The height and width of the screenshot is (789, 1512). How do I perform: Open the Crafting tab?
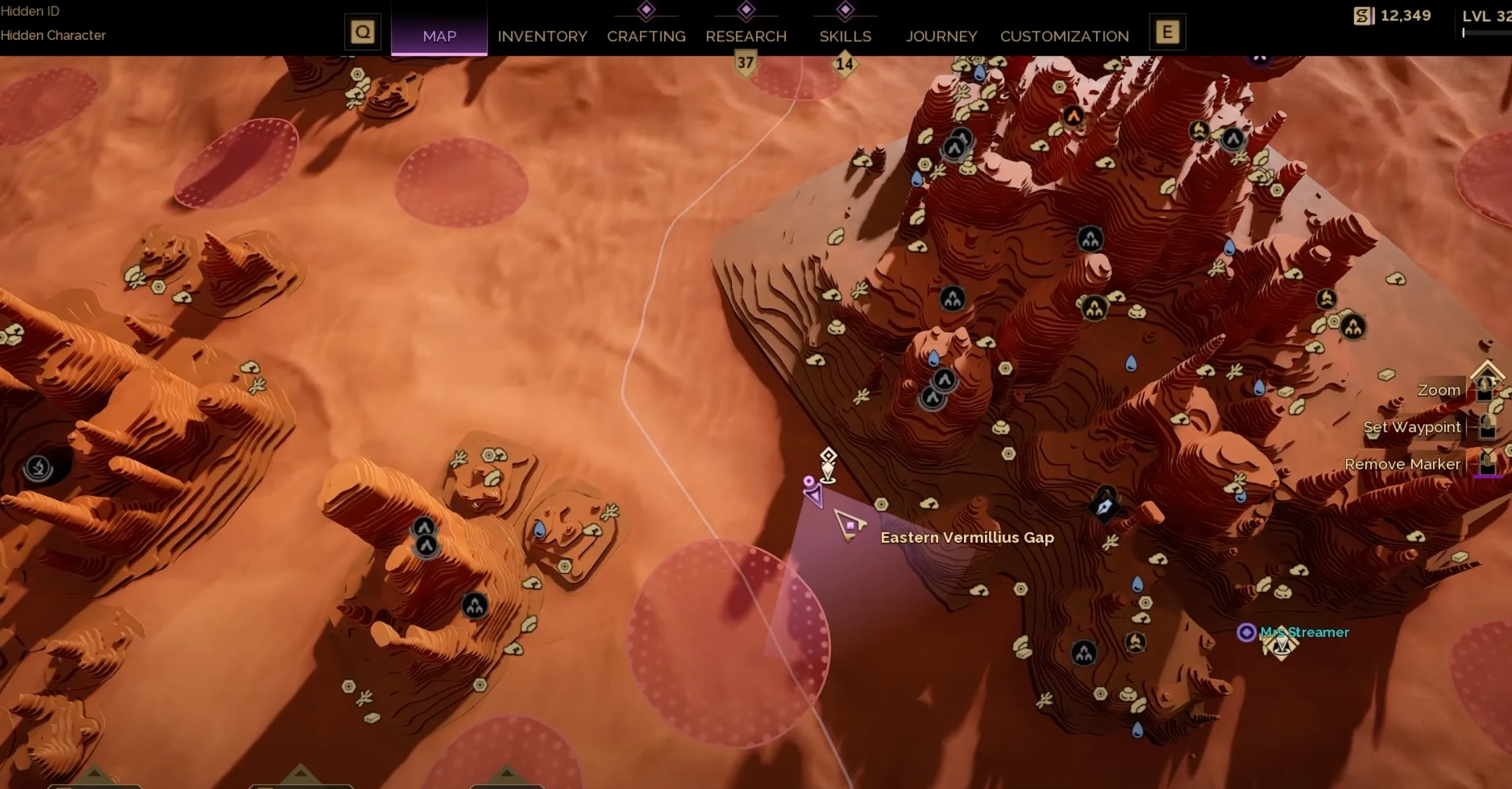[646, 36]
